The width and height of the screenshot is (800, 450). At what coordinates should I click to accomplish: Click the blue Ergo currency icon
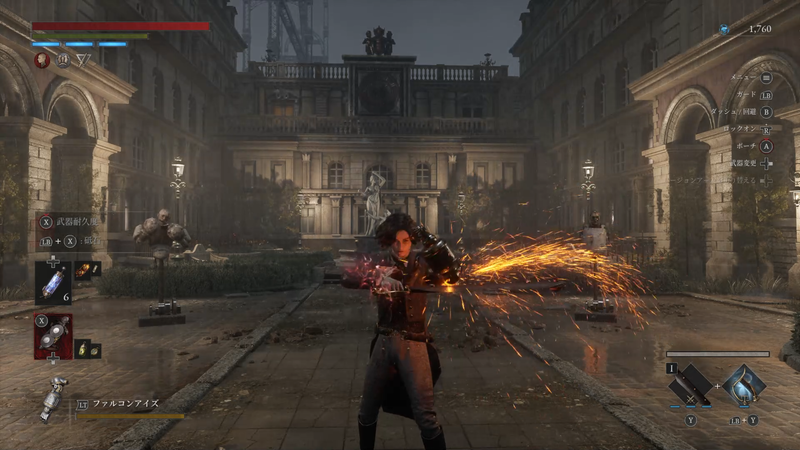[x=724, y=30]
